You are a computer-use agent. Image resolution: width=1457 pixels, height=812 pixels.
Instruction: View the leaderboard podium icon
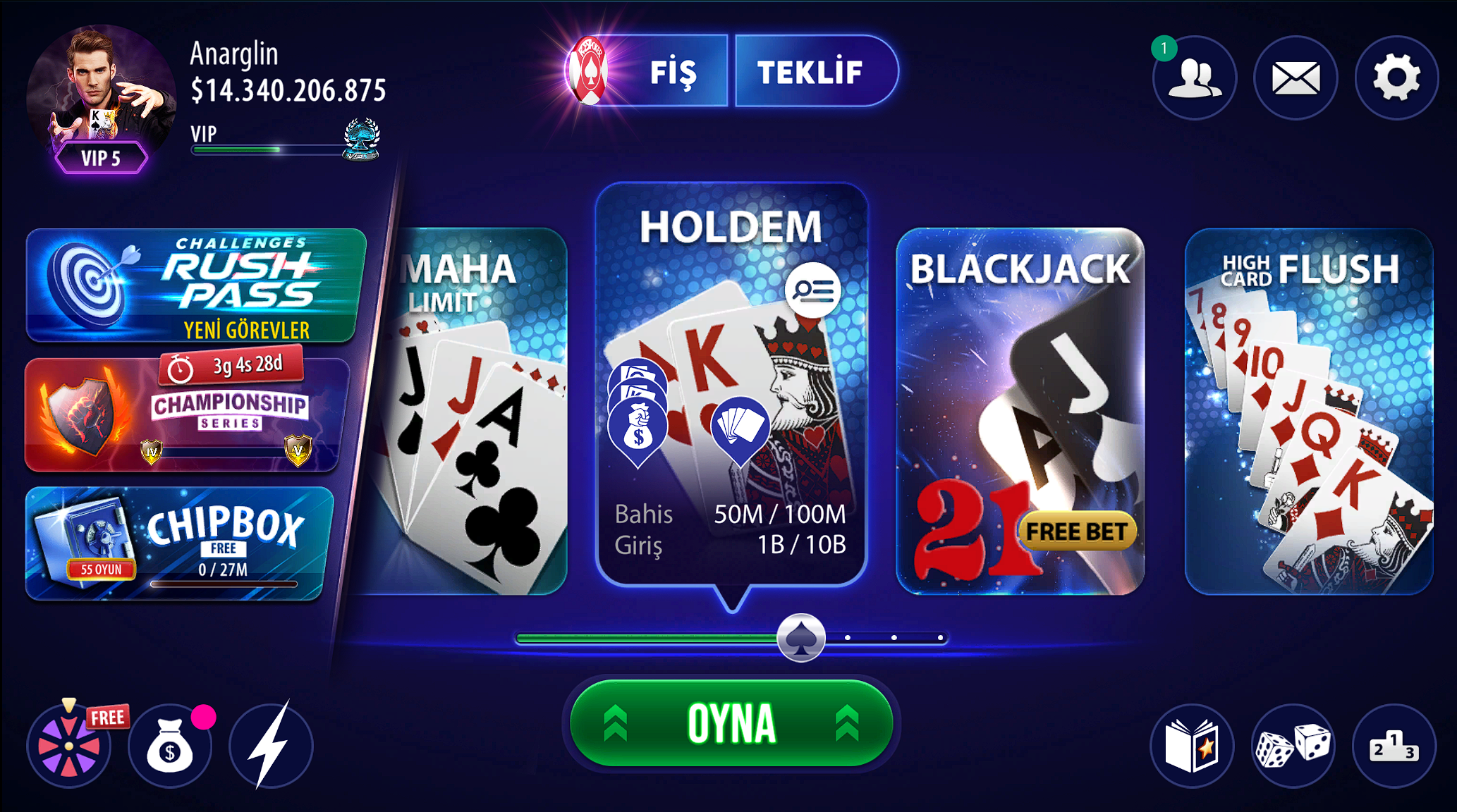click(1394, 746)
